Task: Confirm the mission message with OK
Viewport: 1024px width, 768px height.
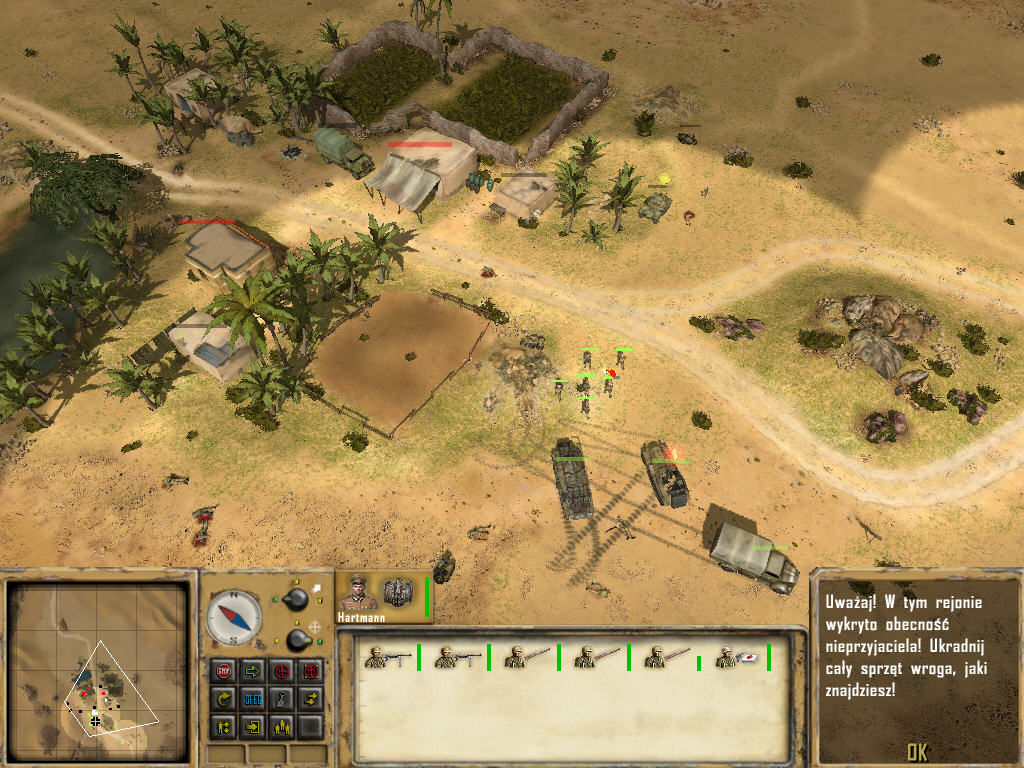Action: coord(916,752)
